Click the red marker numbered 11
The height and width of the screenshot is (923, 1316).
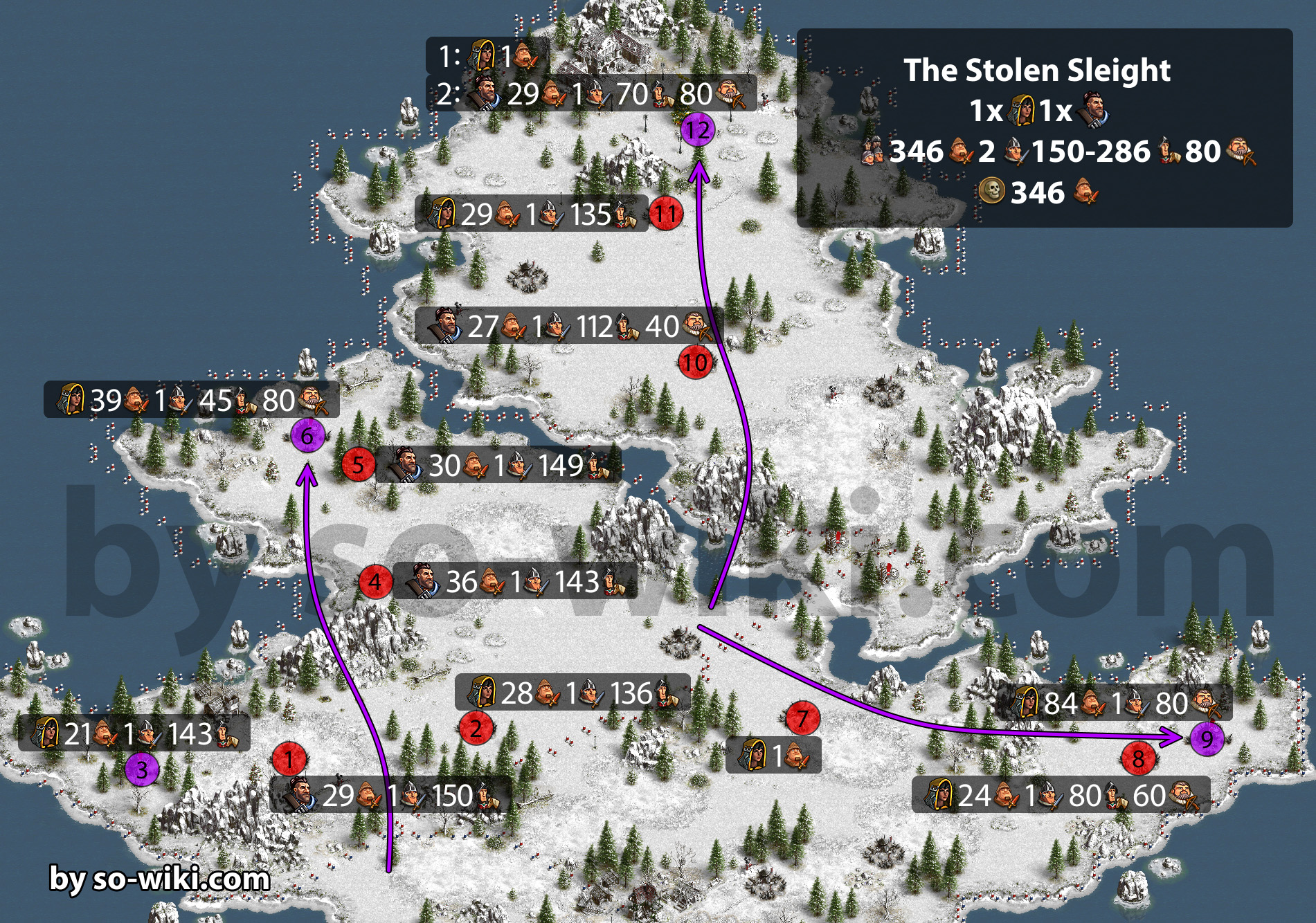tap(665, 214)
